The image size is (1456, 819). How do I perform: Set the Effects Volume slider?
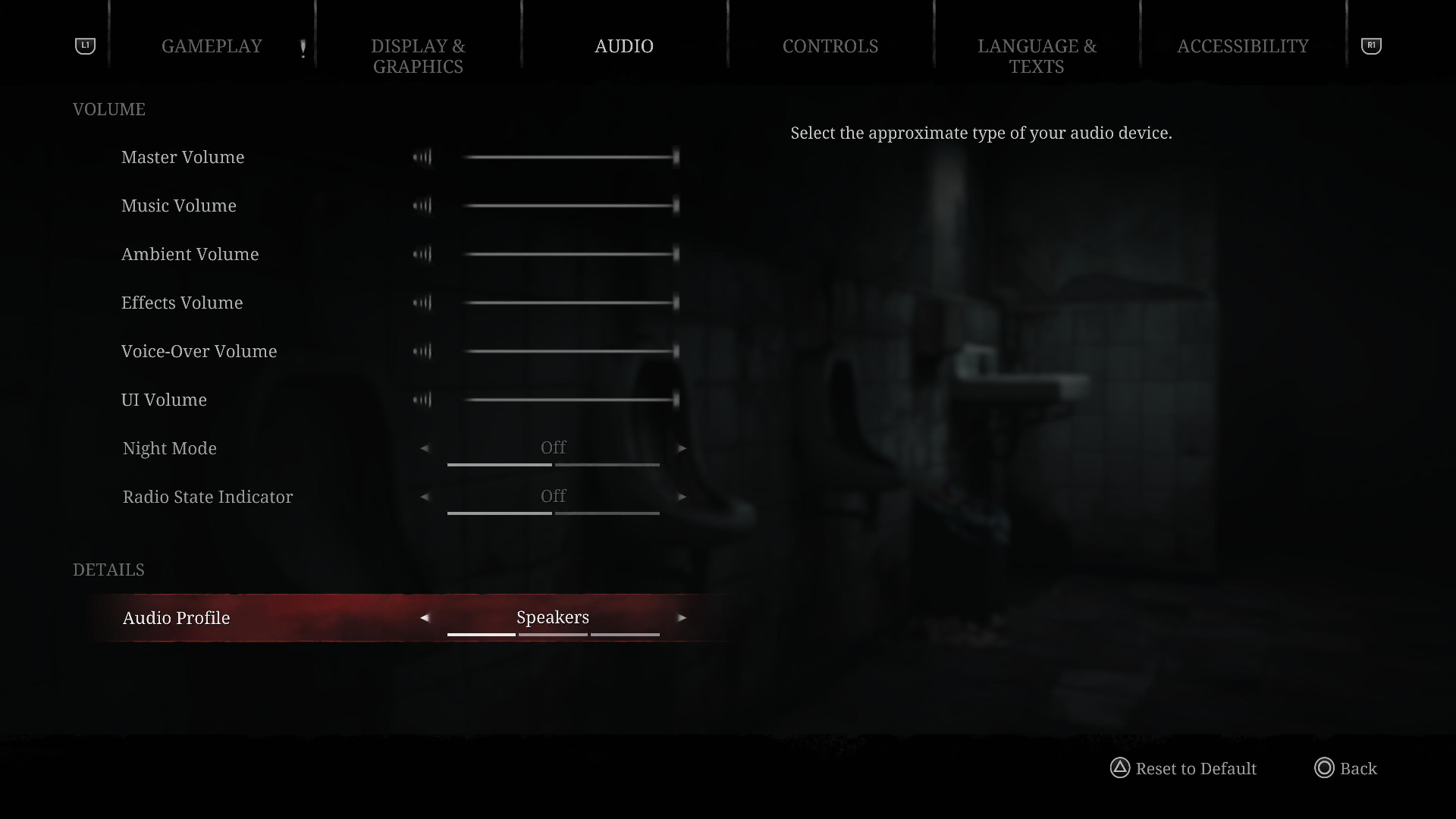(x=570, y=303)
